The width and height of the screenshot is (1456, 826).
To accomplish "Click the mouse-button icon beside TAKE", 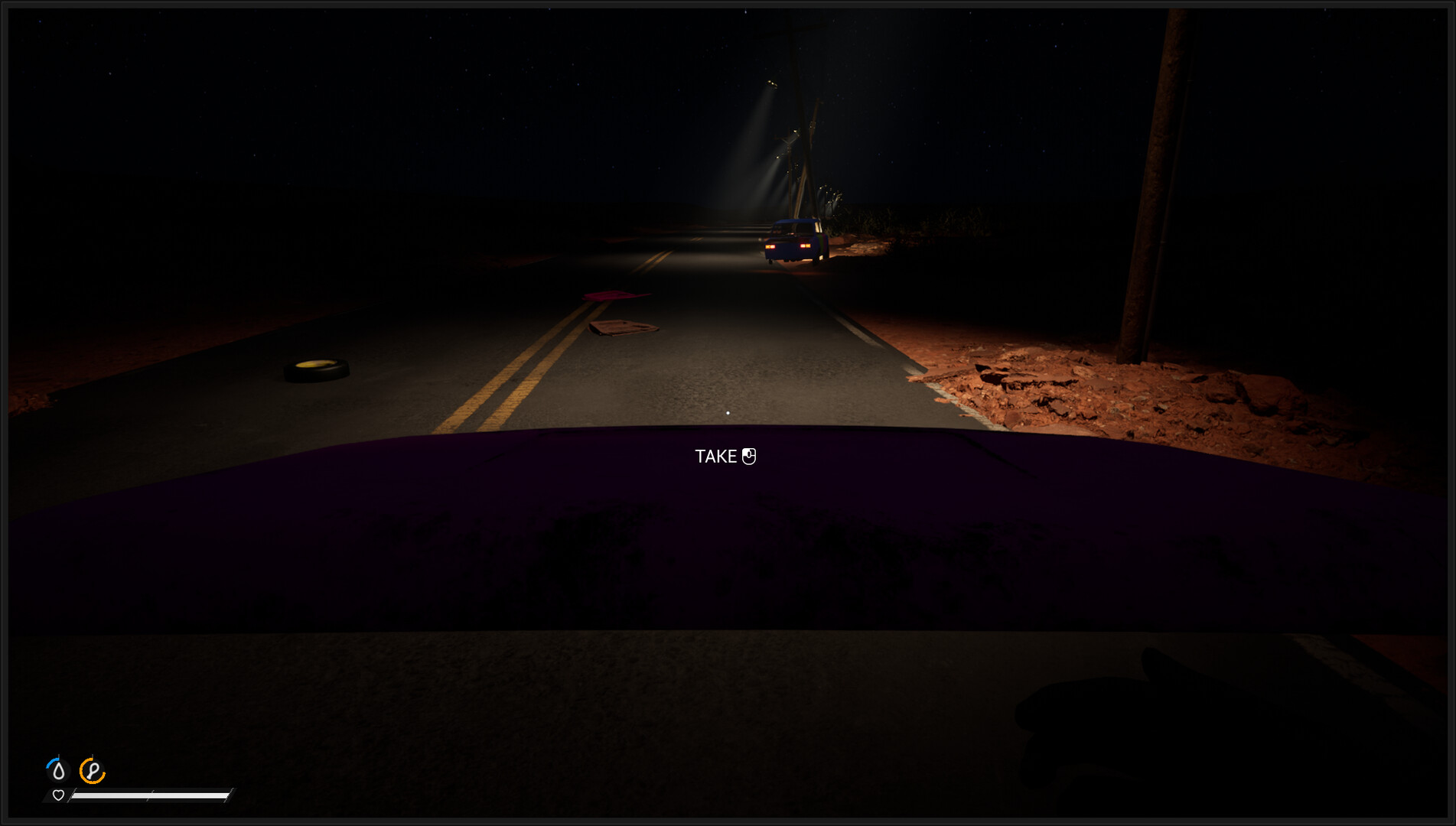I will (750, 457).
